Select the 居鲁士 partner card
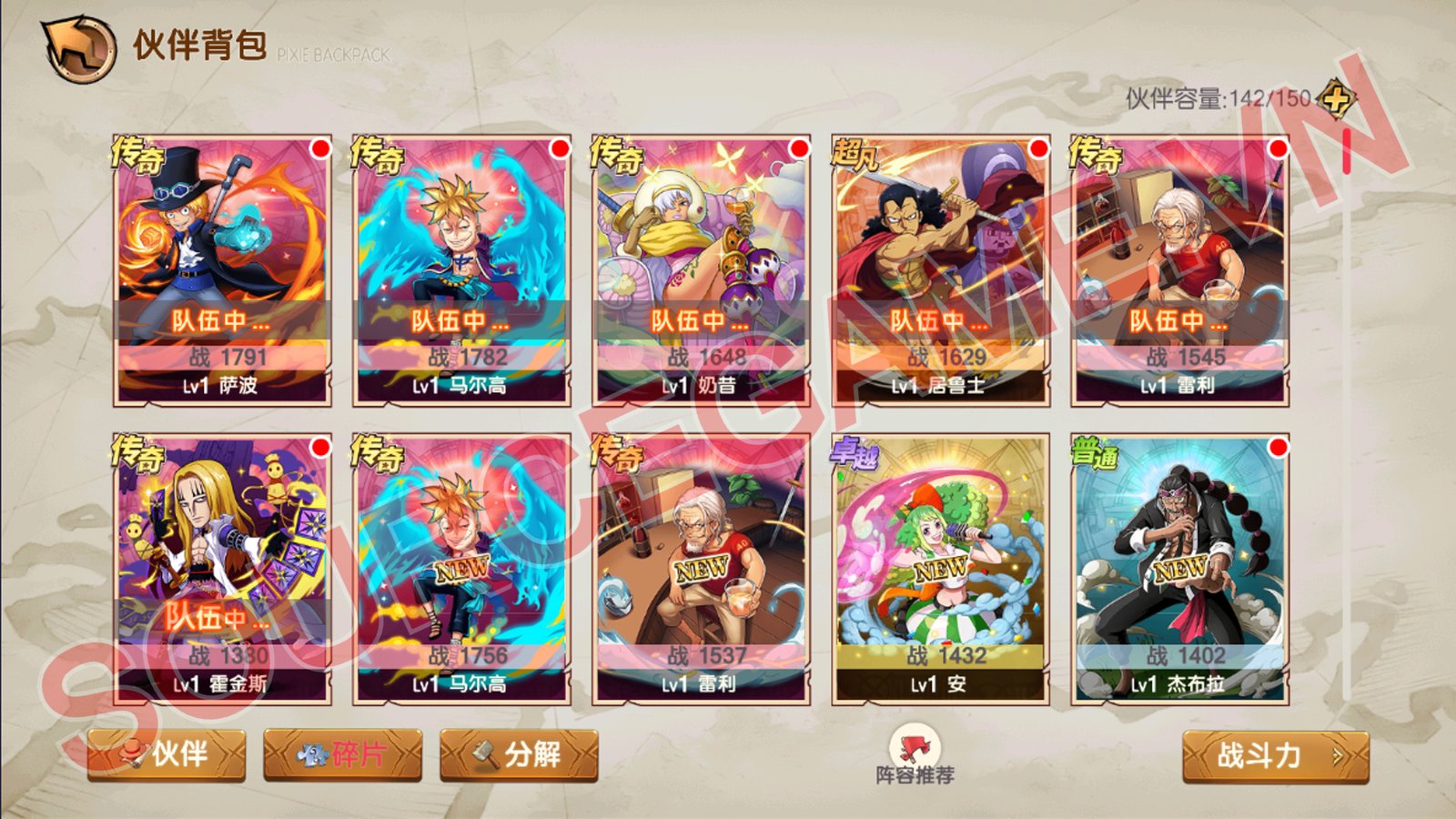The width and height of the screenshot is (1456, 819). 940,270
